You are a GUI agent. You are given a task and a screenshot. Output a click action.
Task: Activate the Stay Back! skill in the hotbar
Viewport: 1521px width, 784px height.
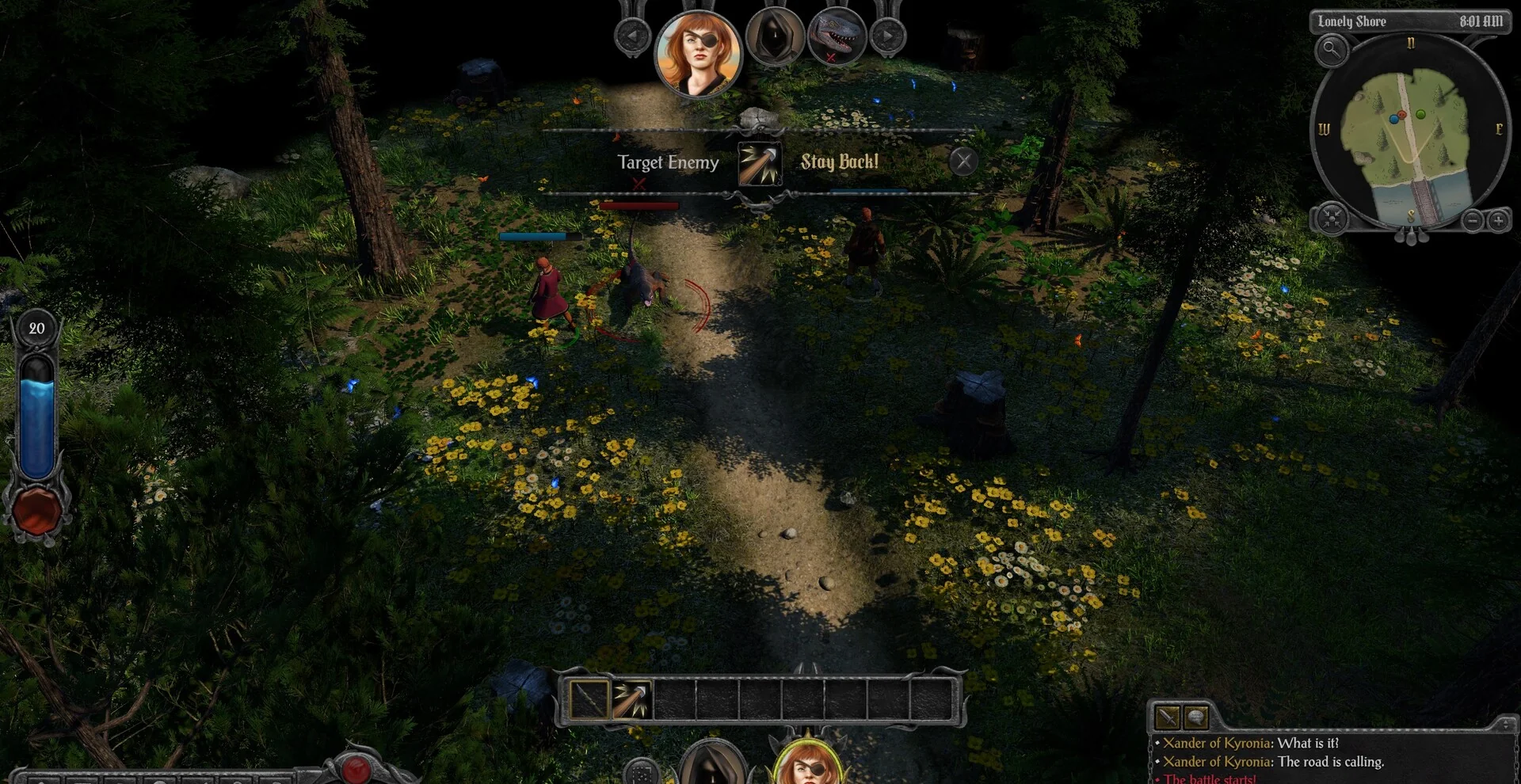click(631, 700)
